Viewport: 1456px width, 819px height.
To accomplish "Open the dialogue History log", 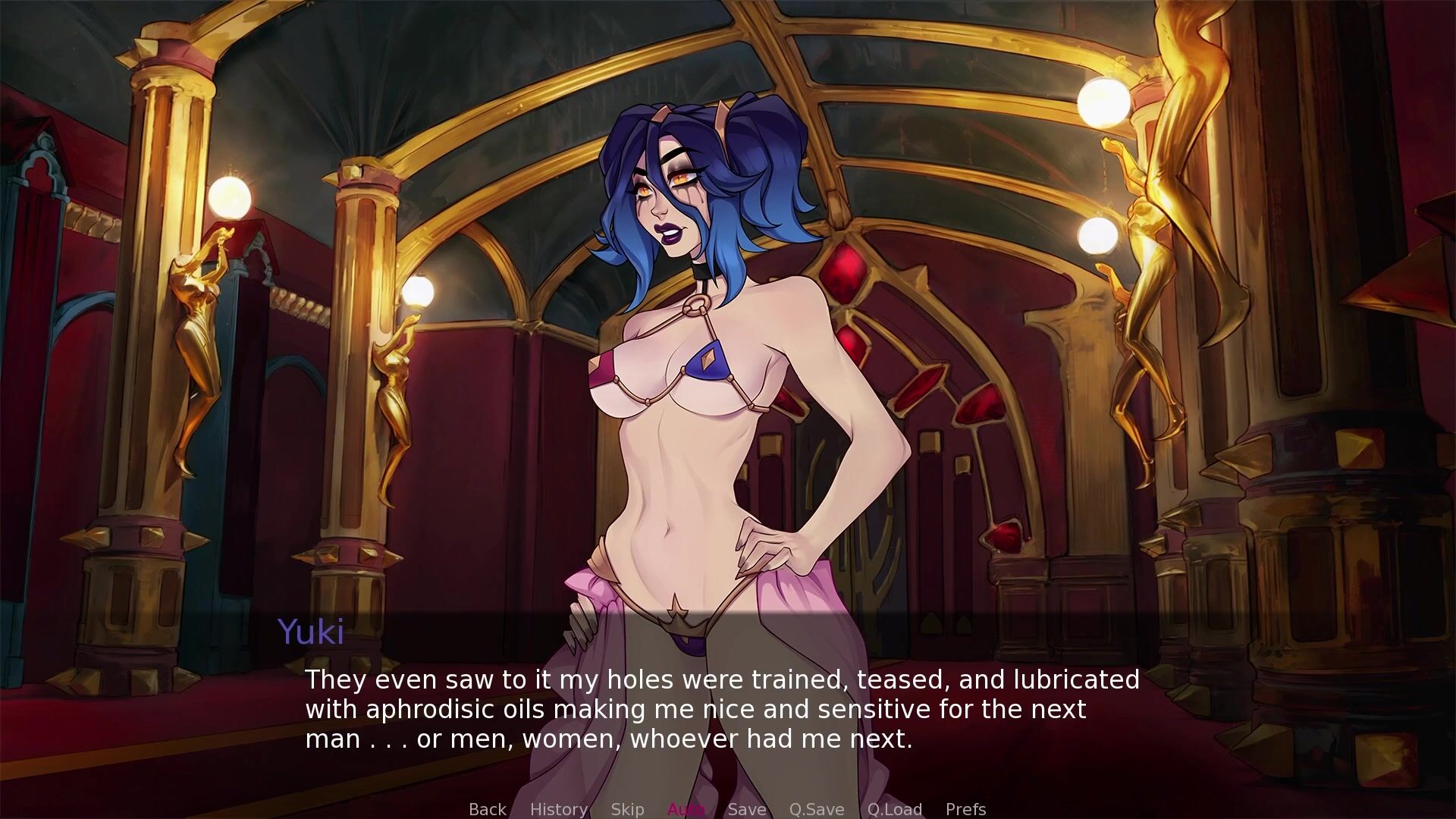I will (558, 809).
